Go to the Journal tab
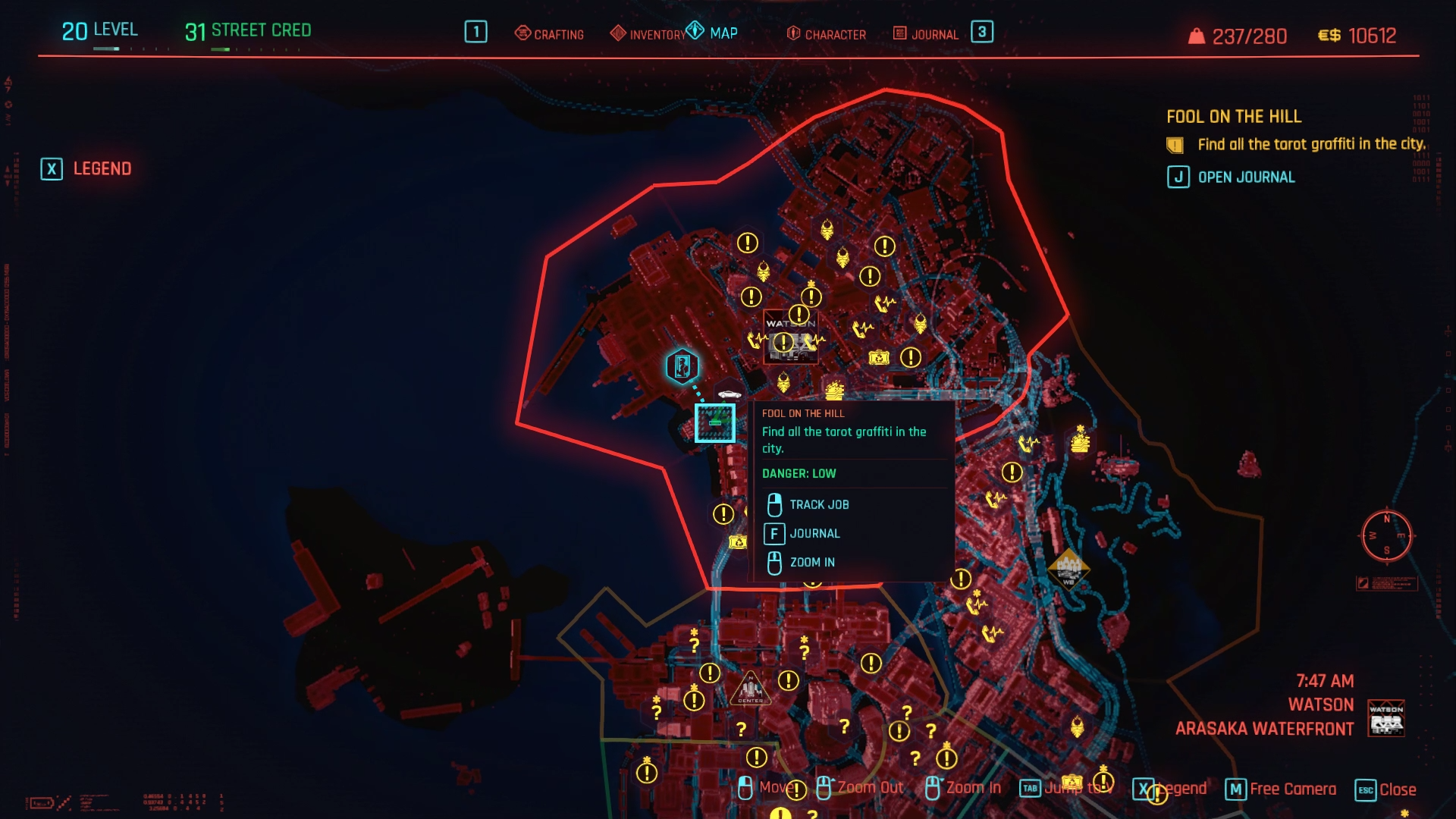The height and width of the screenshot is (819, 1456). click(x=926, y=34)
